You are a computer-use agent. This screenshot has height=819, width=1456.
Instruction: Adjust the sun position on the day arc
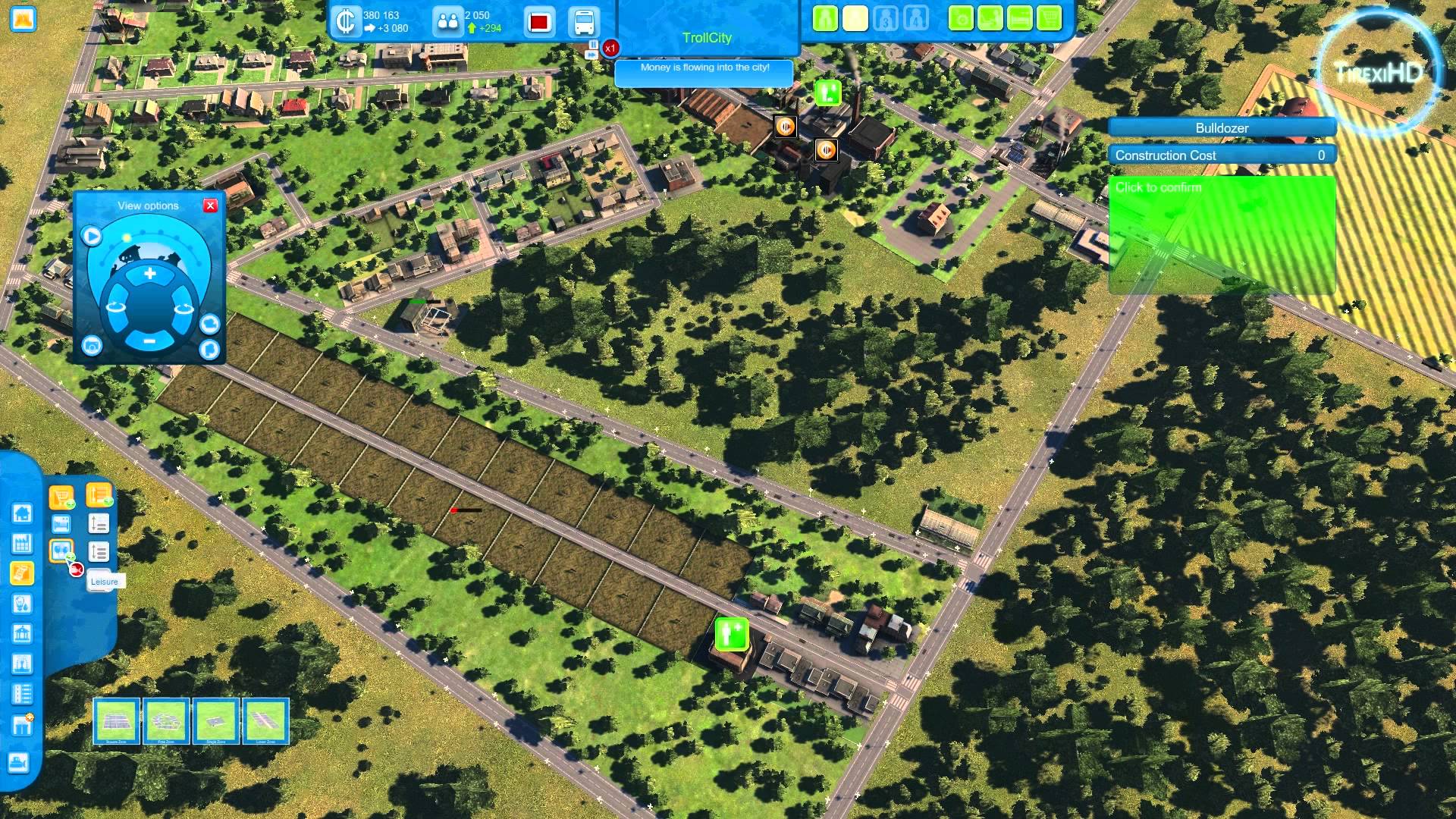click(127, 237)
